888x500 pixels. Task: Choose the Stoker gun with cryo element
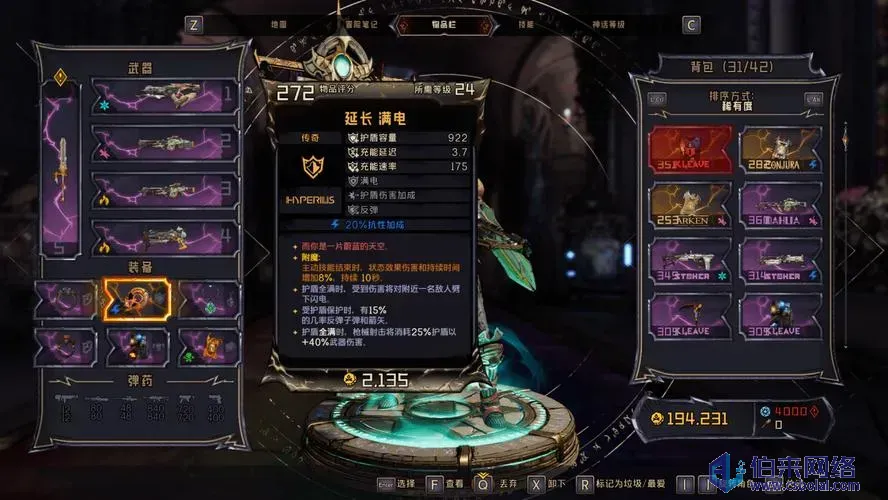point(690,260)
